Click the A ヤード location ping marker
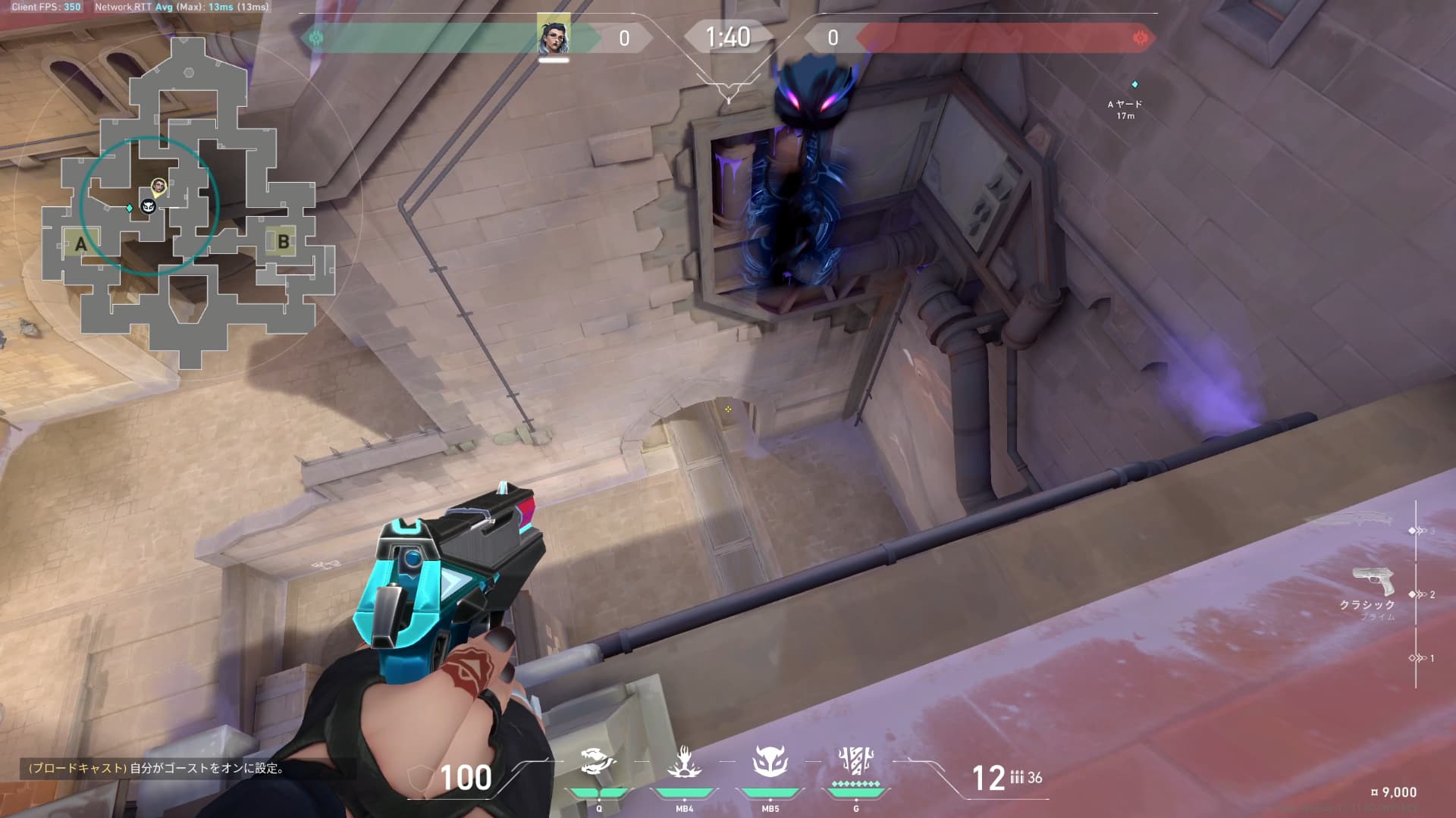 1134,84
